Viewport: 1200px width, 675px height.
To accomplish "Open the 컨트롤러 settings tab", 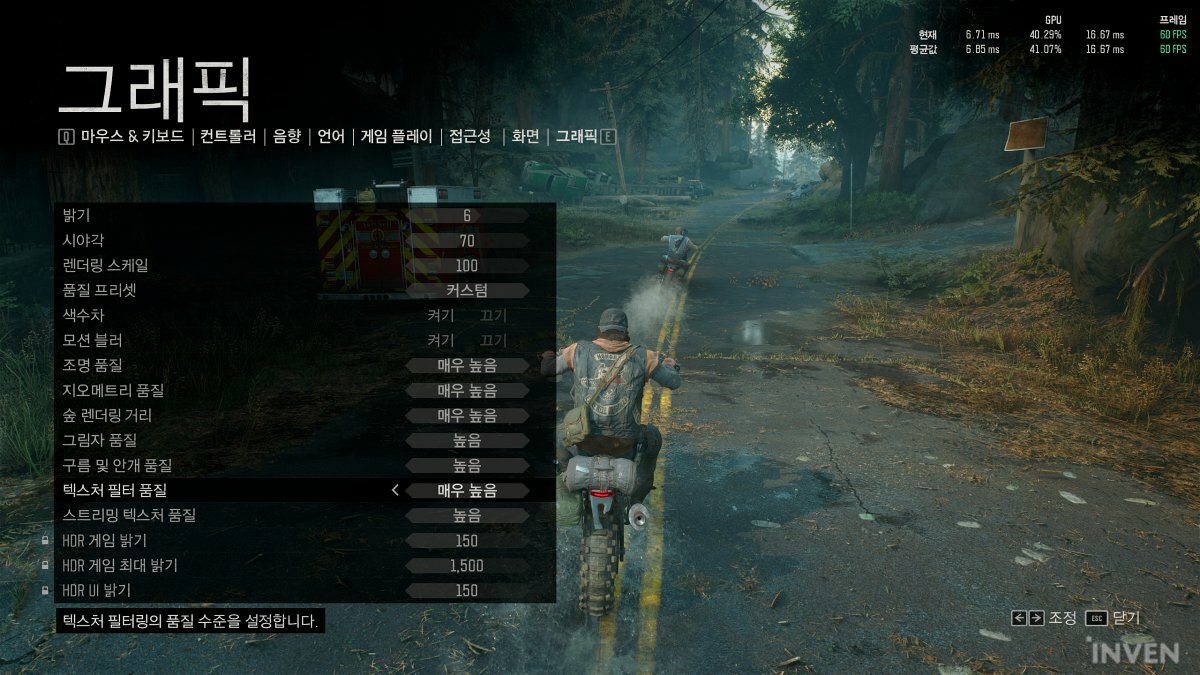I will 228,137.
